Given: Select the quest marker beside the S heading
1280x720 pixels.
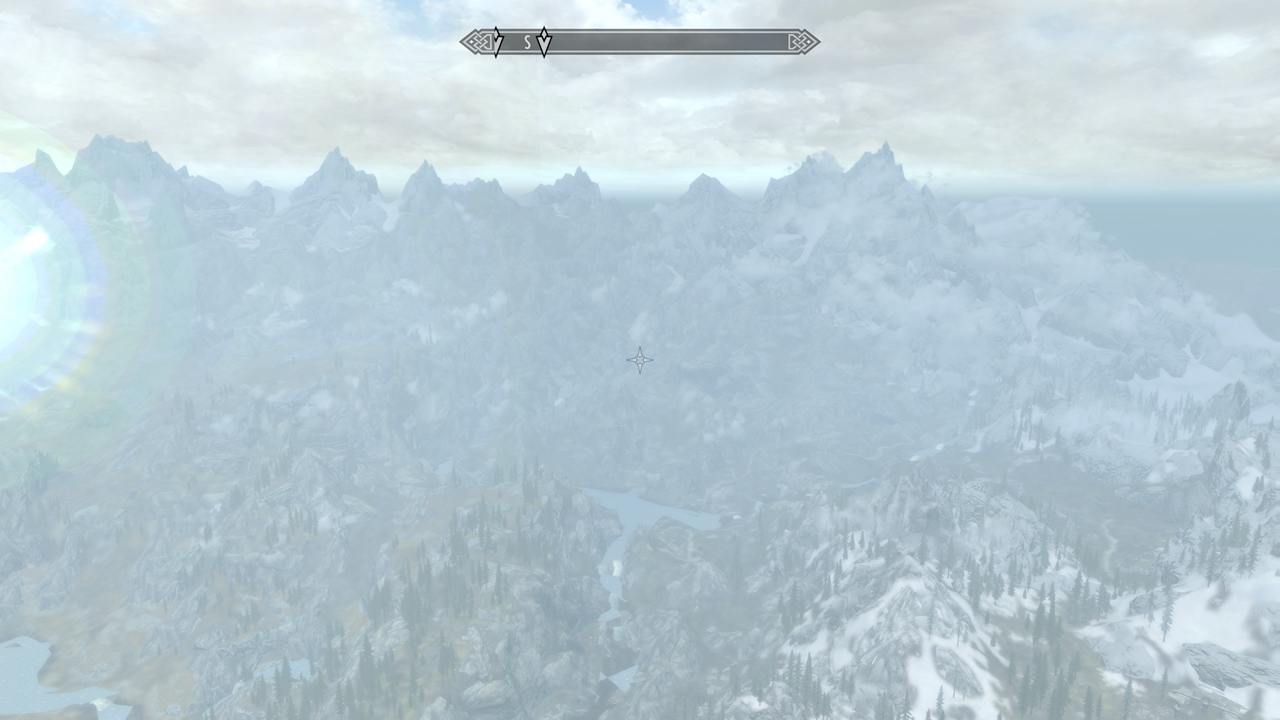Looking at the screenshot, I should click(544, 42).
